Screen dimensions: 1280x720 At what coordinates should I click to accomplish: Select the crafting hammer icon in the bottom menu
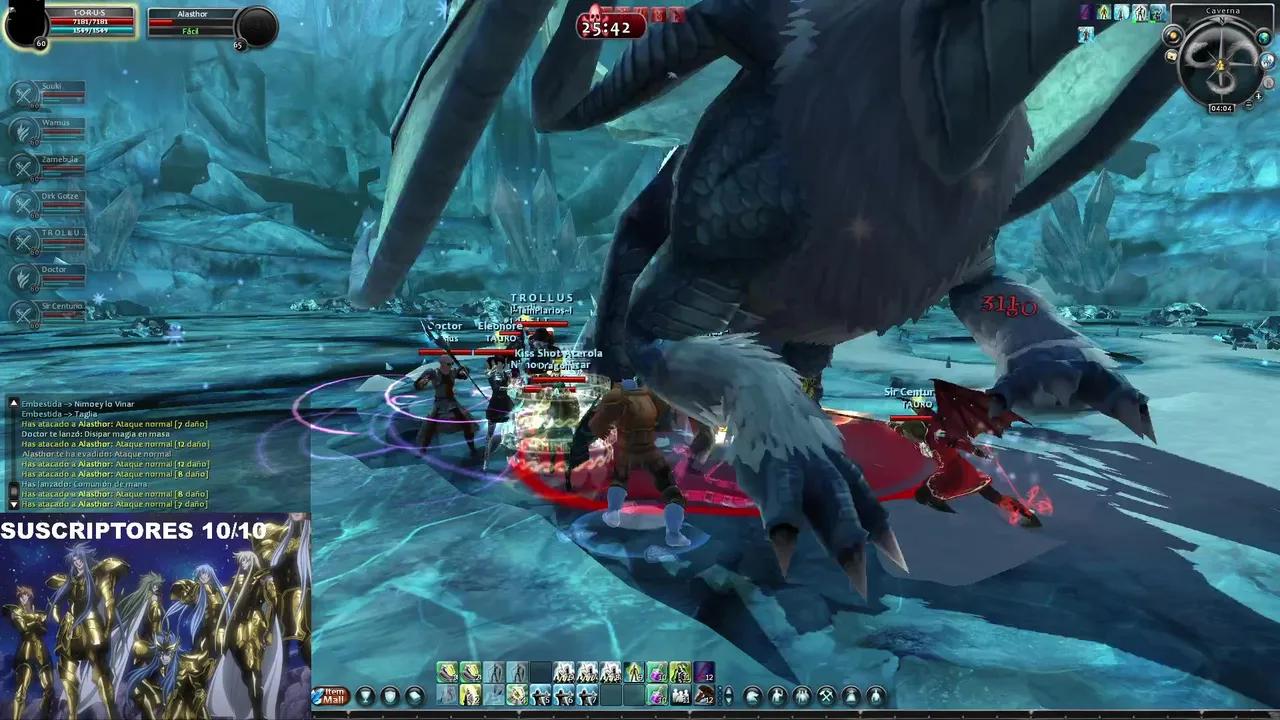click(x=825, y=697)
